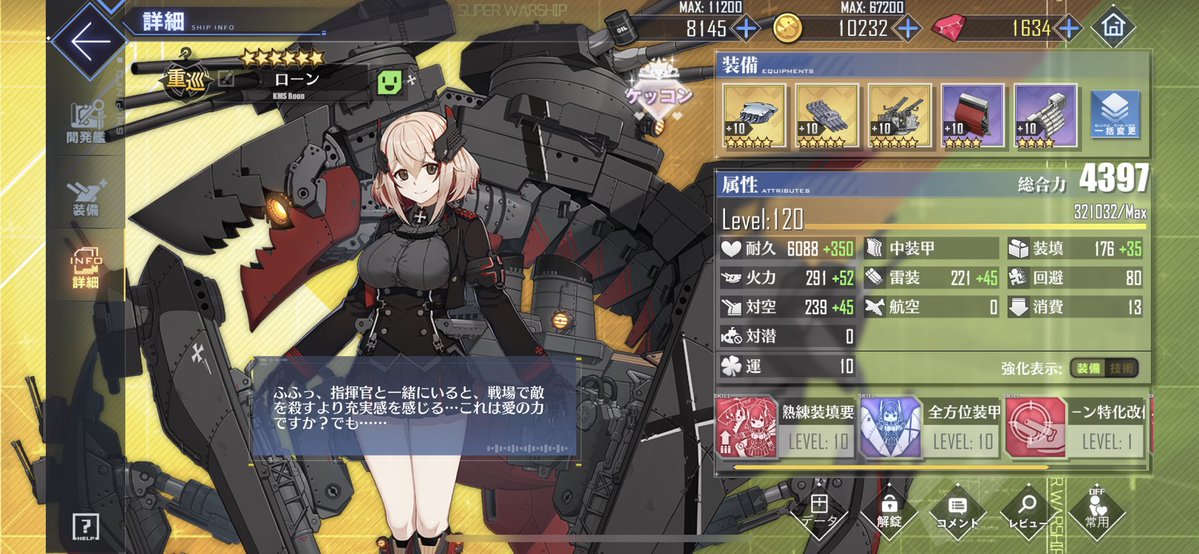Open the help button
Image resolution: width=1199 pixels, height=554 pixels.
tap(86, 528)
